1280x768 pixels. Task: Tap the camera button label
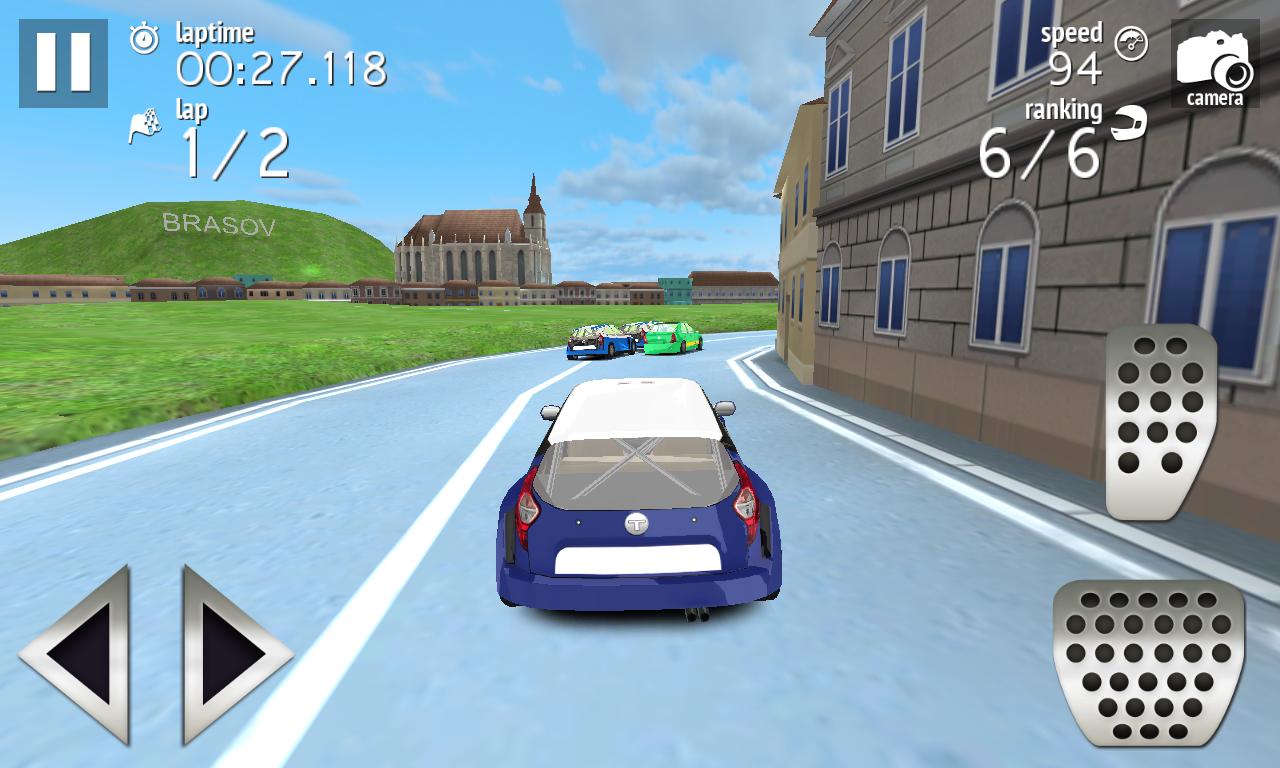[1215, 98]
